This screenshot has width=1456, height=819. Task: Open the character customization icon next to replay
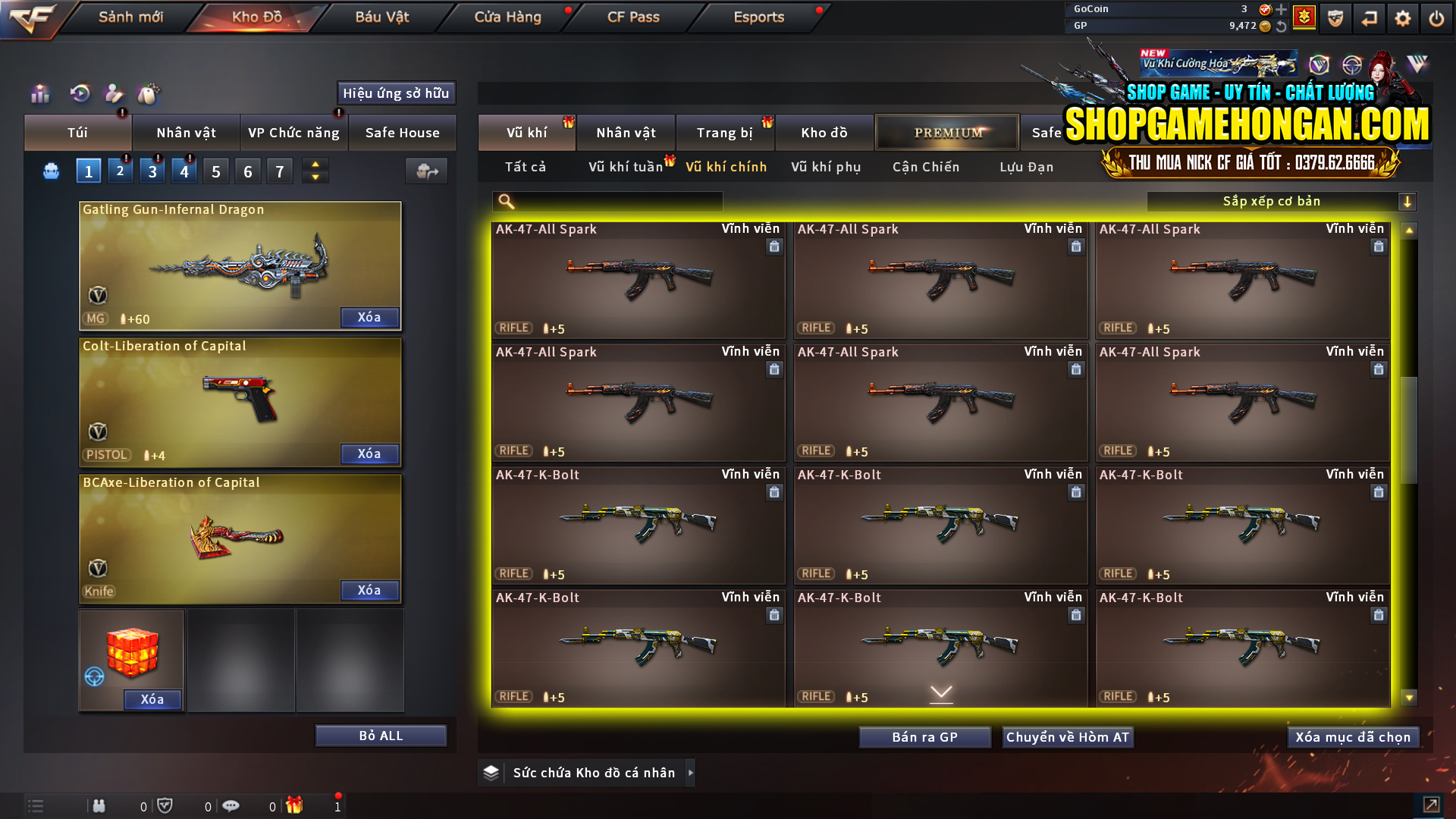click(114, 94)
